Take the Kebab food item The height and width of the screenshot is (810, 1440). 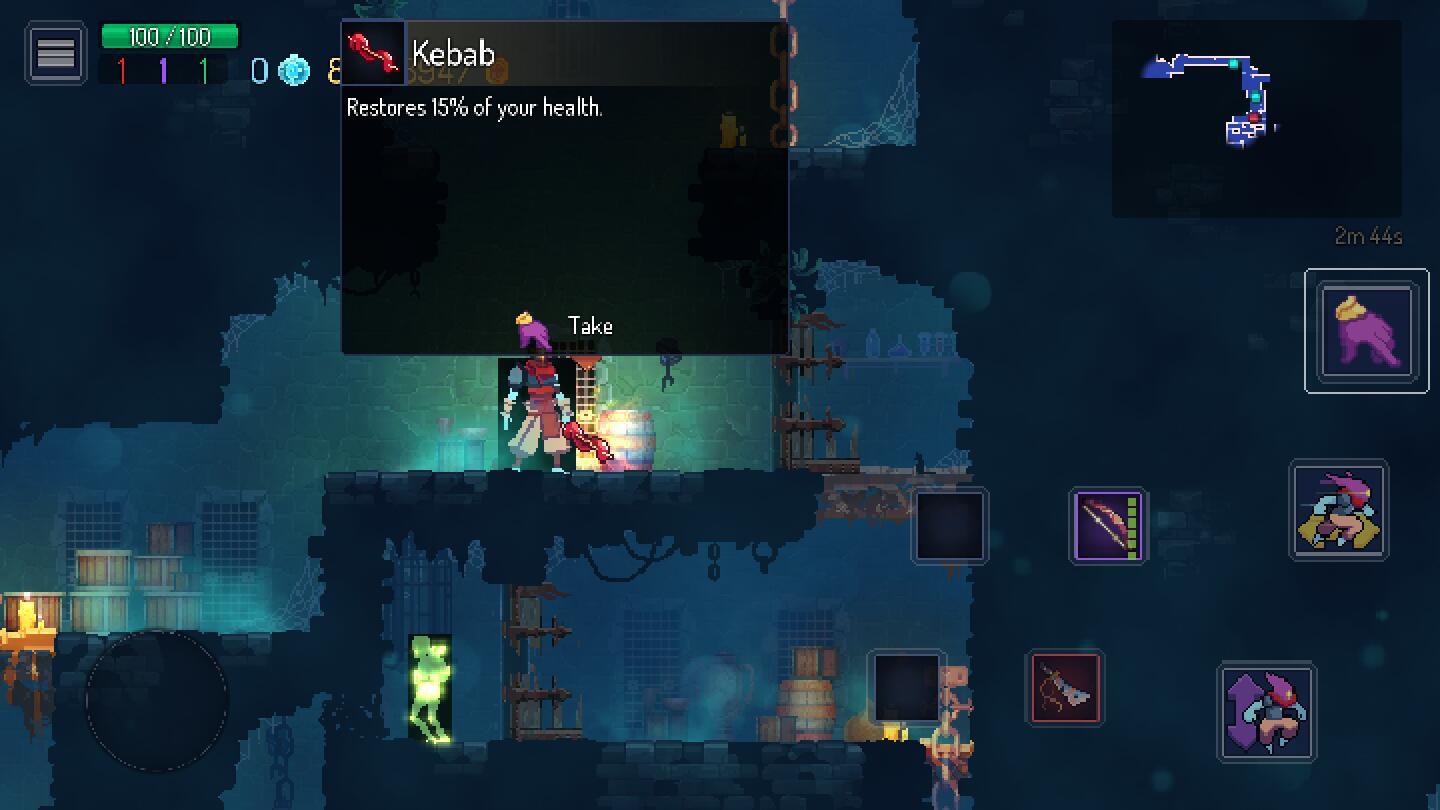pyautogui.click(x=565, y=327)
